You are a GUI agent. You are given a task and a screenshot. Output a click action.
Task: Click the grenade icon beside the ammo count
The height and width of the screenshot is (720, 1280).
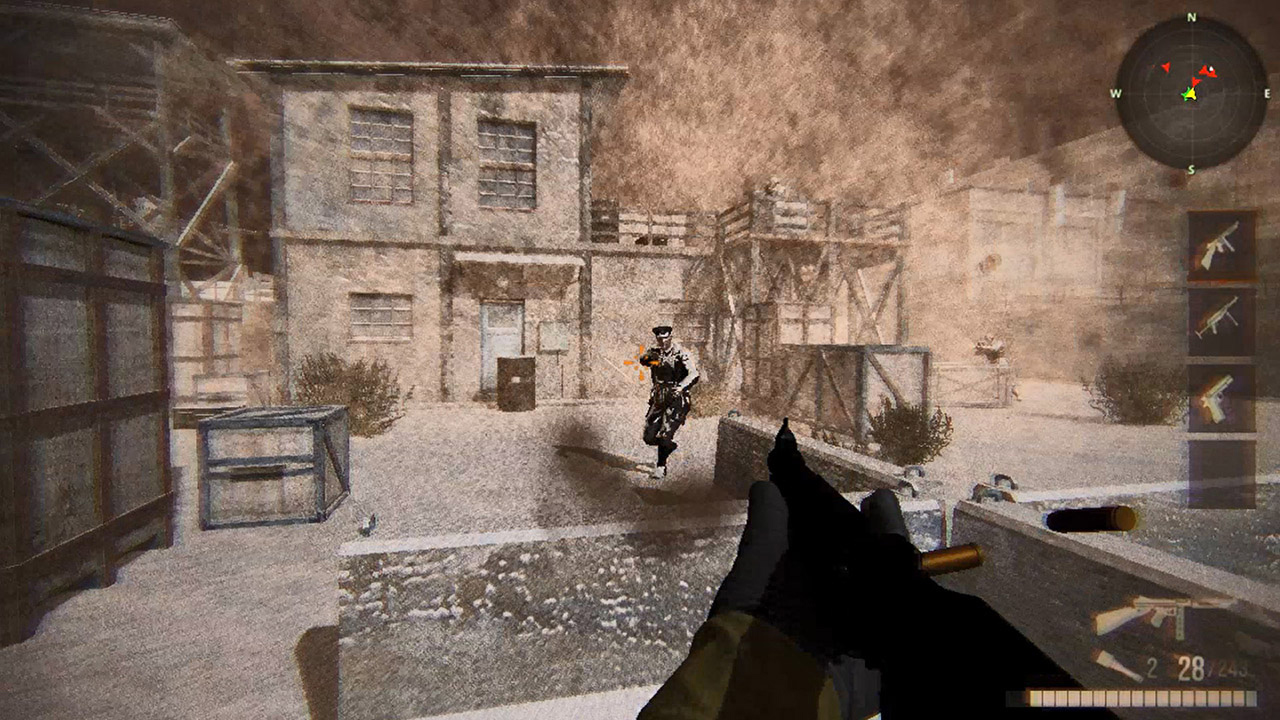(1116, 666)
